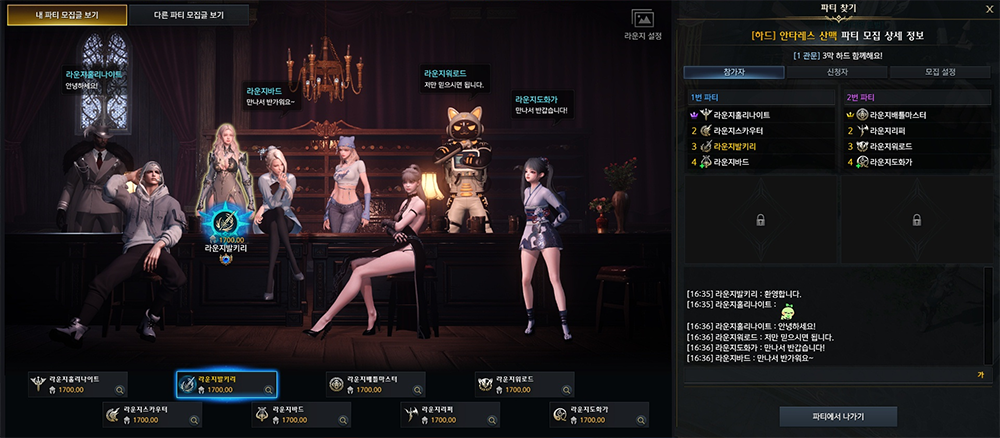Close the 파티 찾기 window

click(x=980, y=11)
